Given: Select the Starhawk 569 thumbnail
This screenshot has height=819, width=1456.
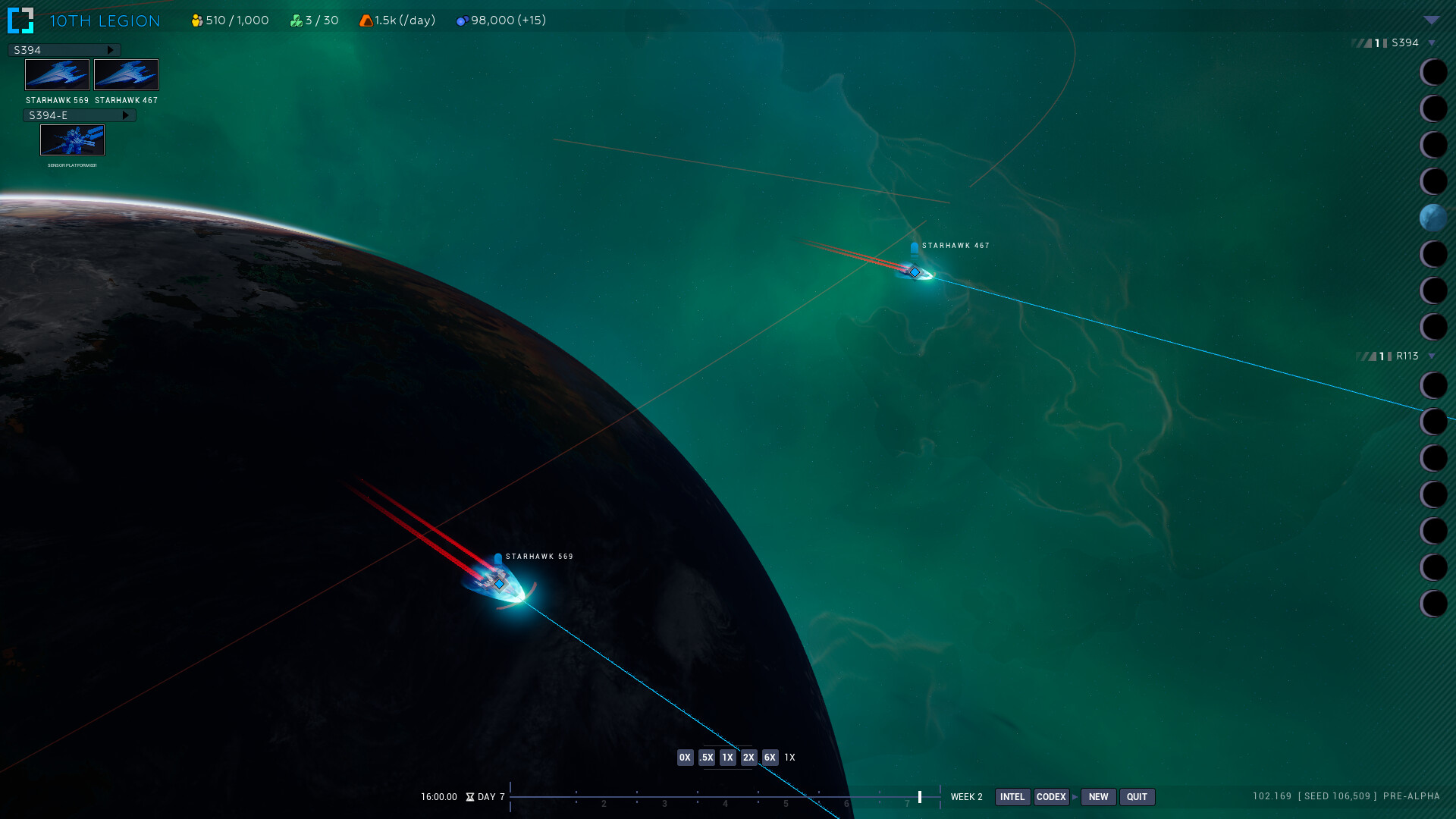Looking at the screenshot, I should 58,74.
